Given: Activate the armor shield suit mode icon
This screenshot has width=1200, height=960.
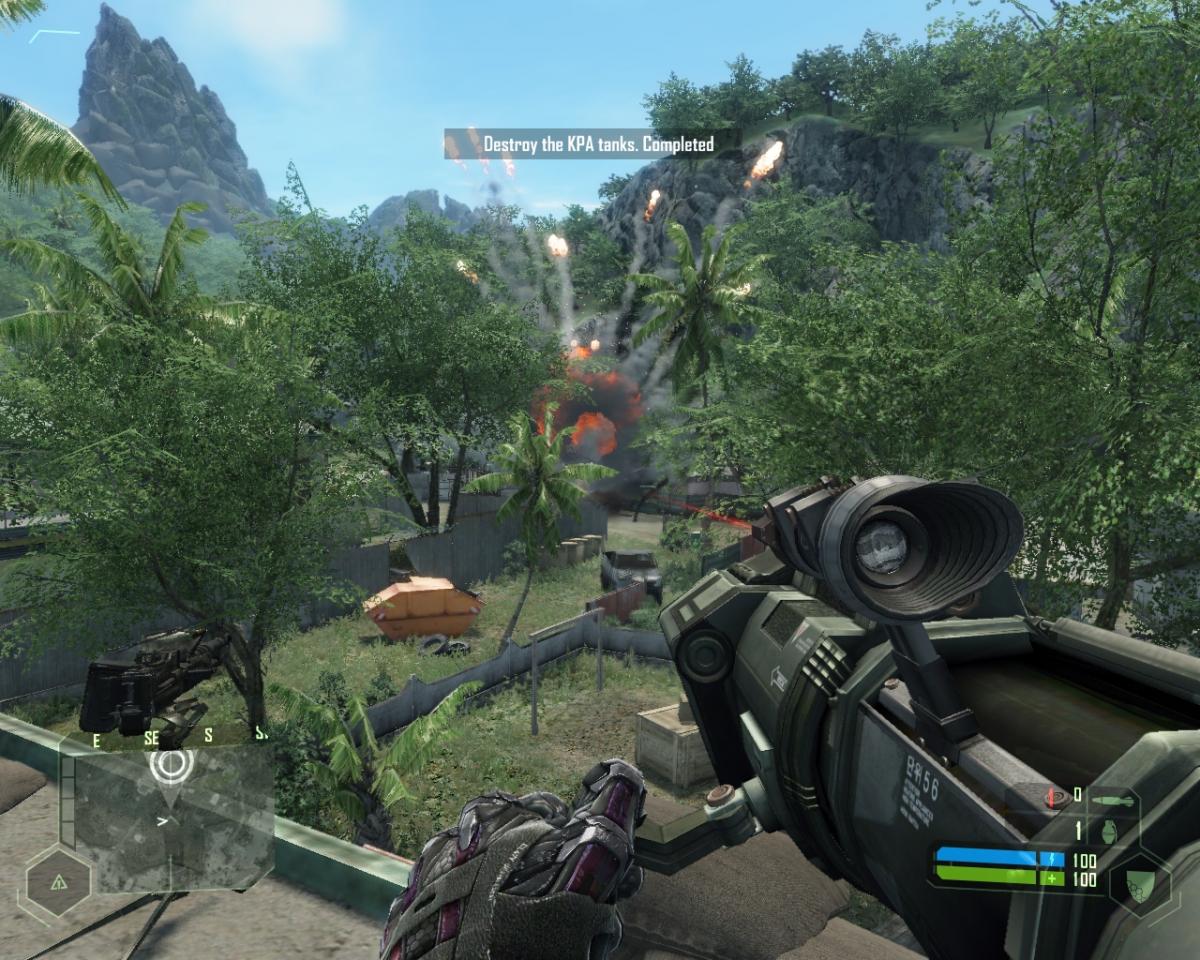Looking at the screenshot, I should click(1139, 881).
